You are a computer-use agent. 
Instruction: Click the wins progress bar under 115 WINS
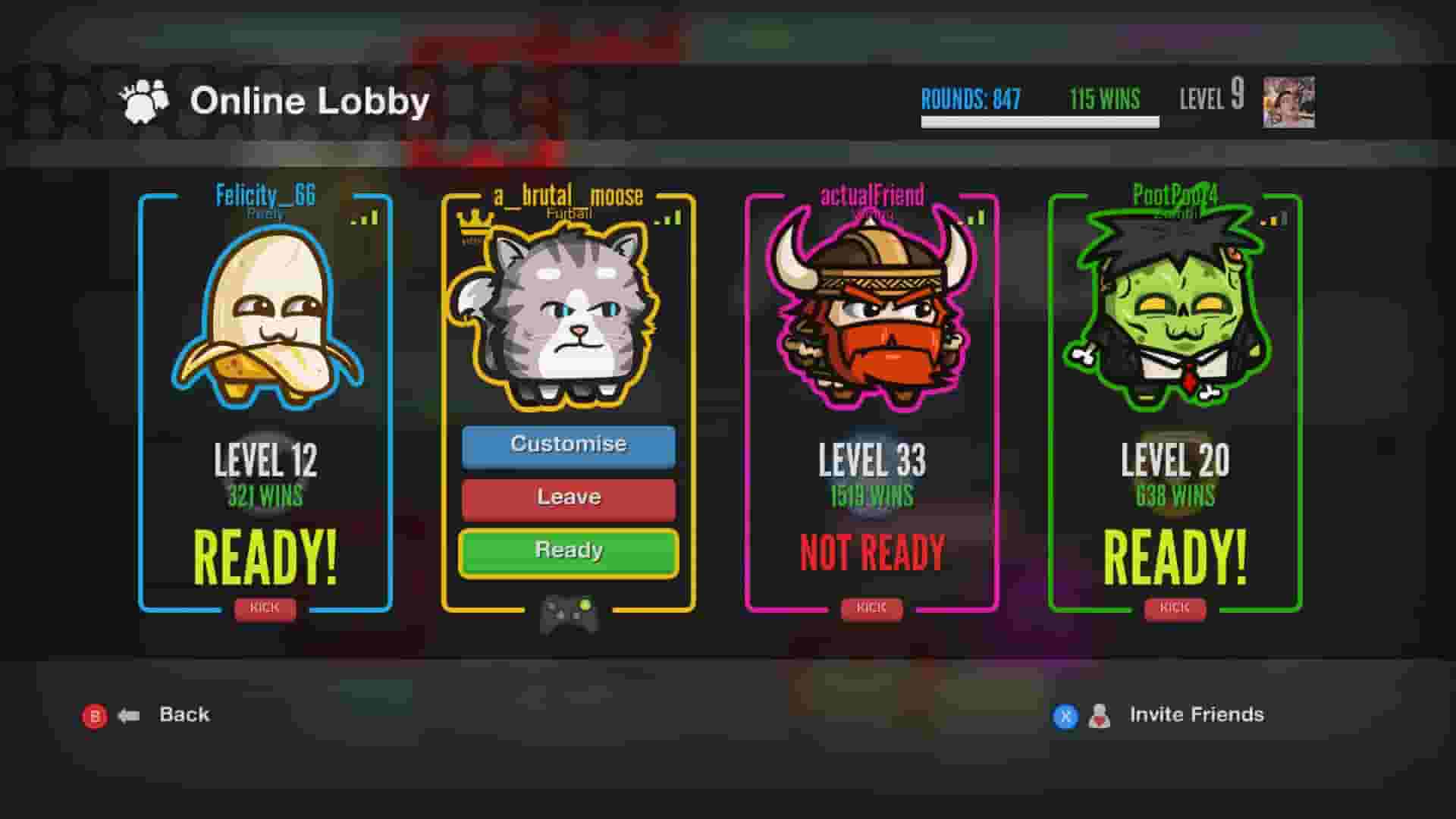(x=1040, y=121)
